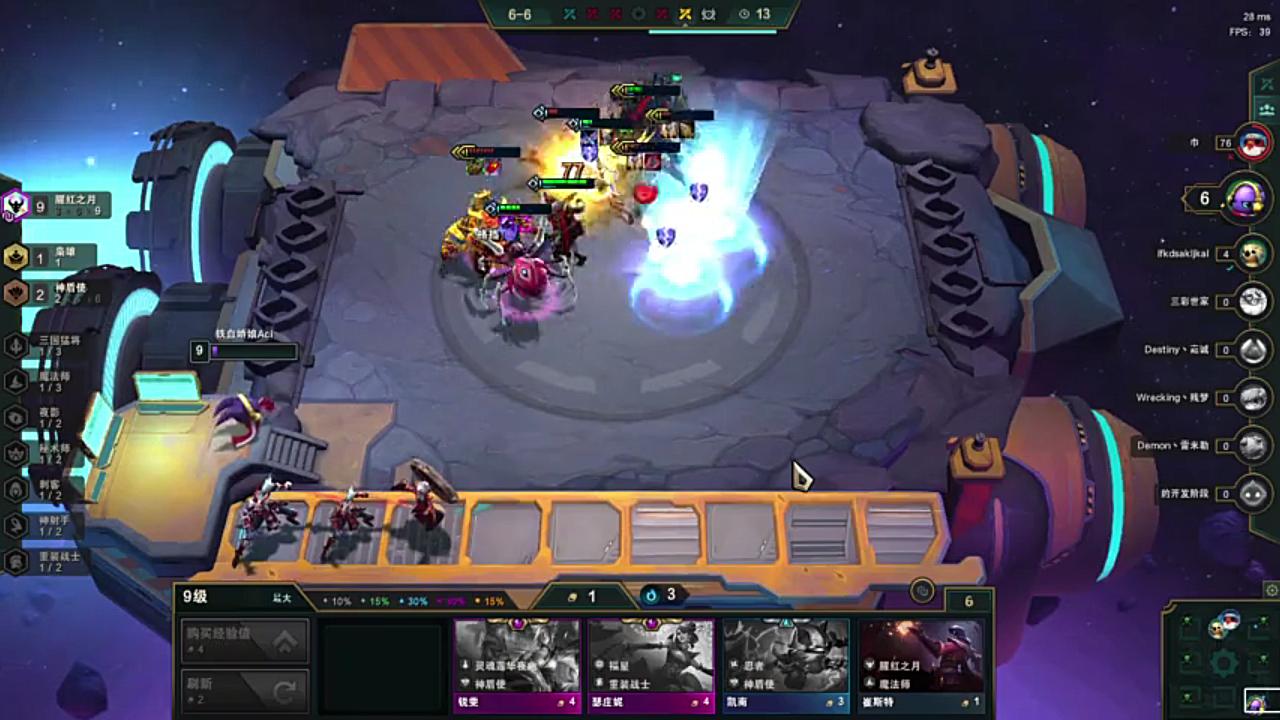Refresh the shop with the 刷新 button
1280x720 pixels.
(245, 690)
